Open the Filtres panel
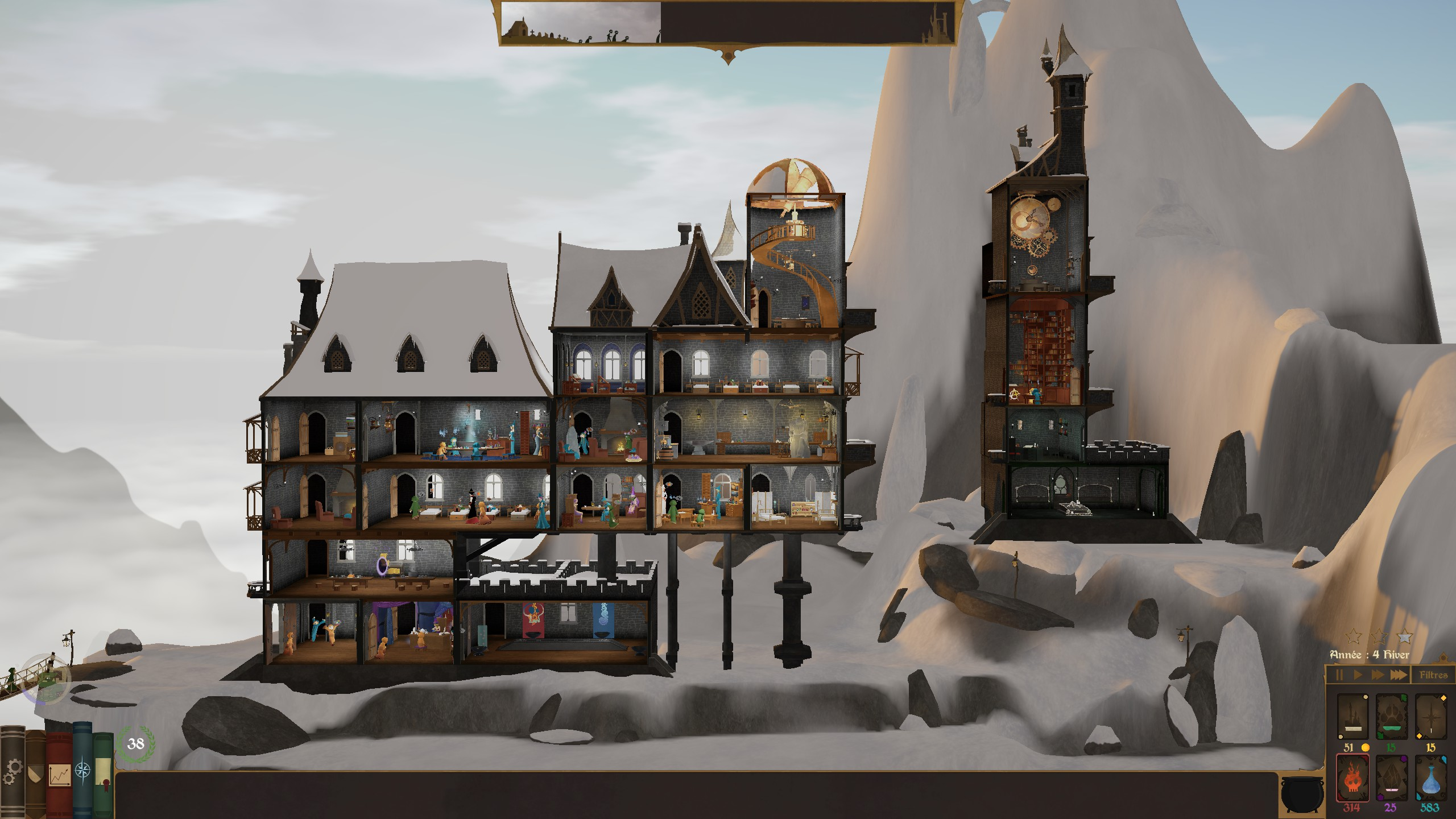 [1433, 675]
